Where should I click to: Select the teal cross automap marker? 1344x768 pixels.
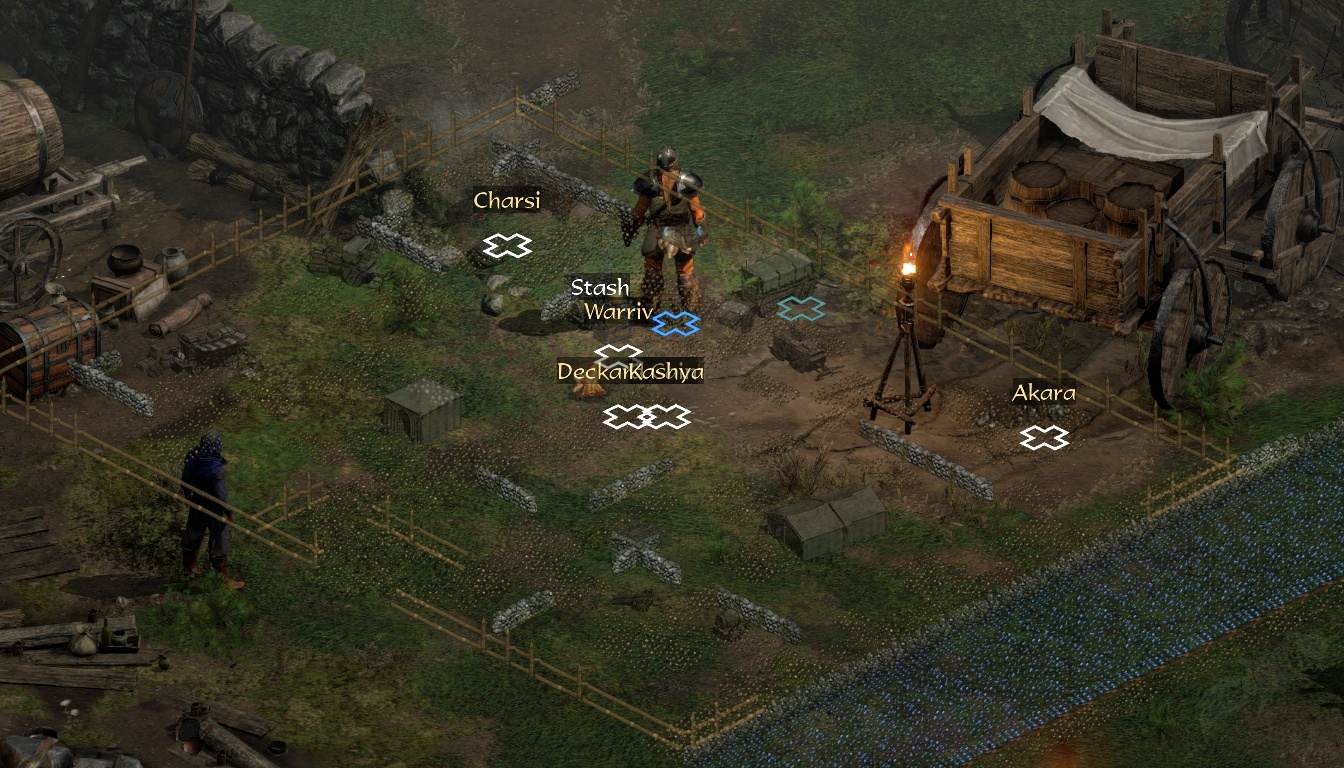[x=801, y=309]
